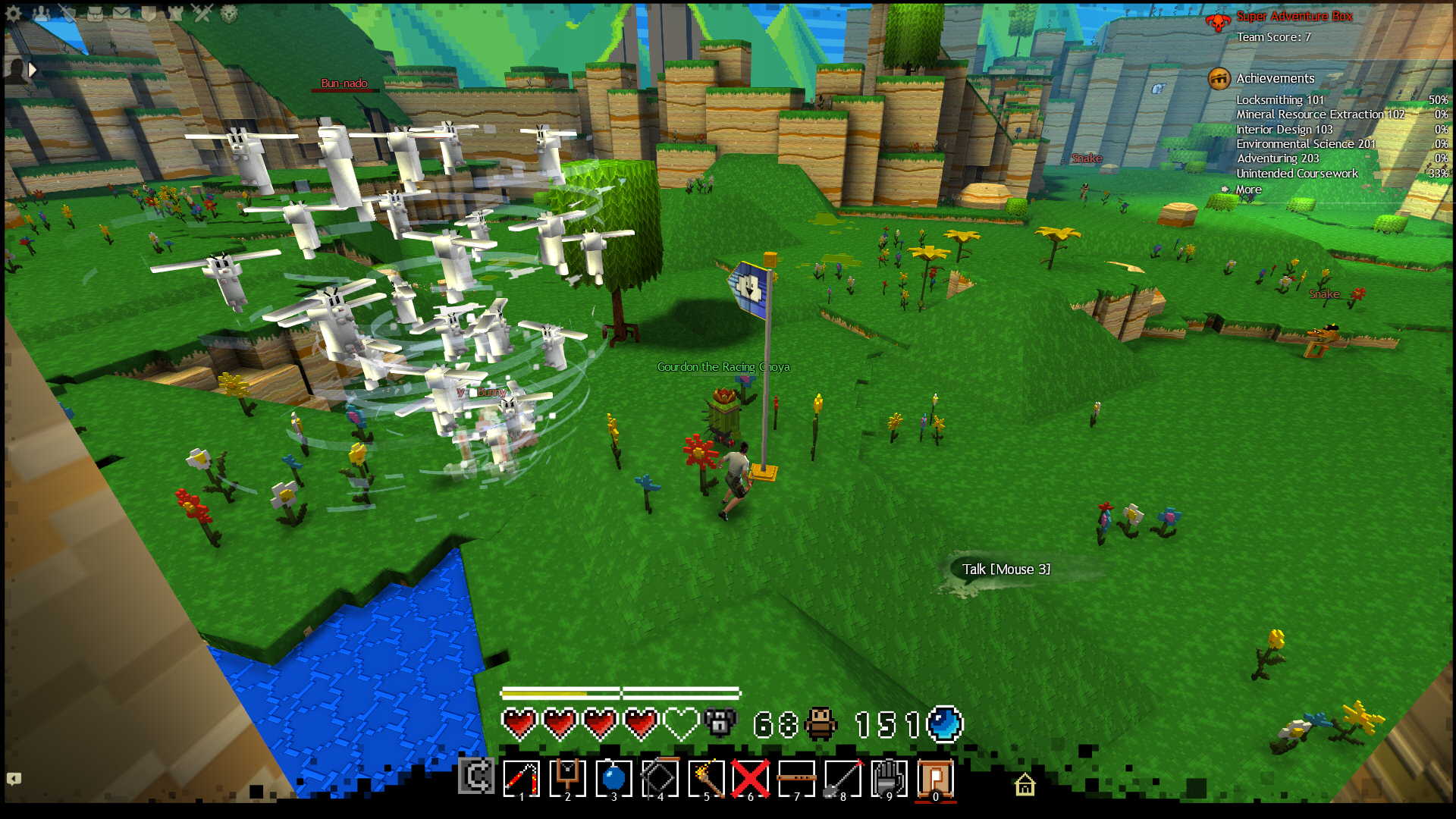This screenshot has width=1456, height=819.
Task: Select the blue bomb in slot 3
Action: [x=613, y=778]
